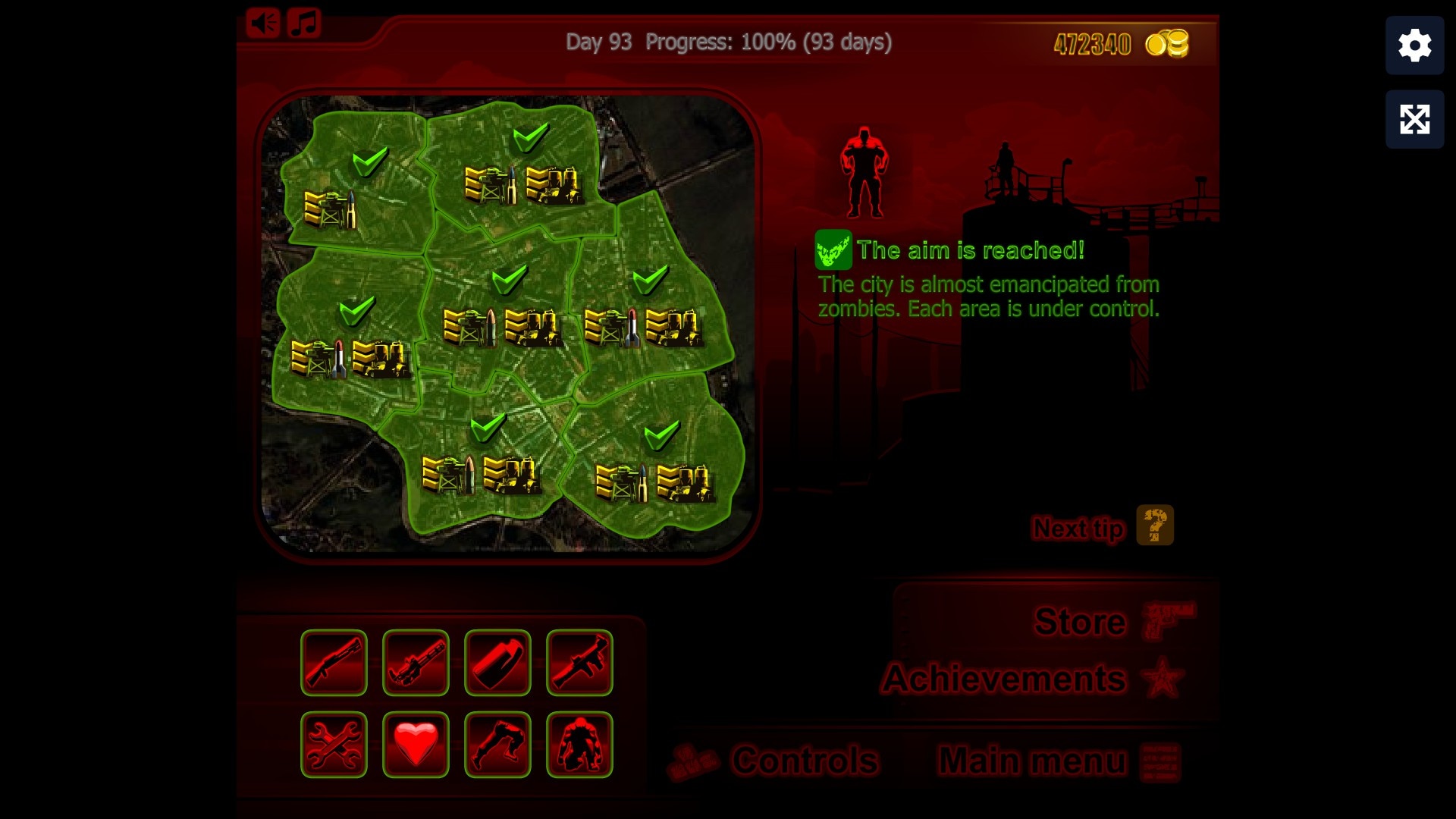Select the running legs speed upgrade
This screenshot has height=819, width=1456.
497,745
